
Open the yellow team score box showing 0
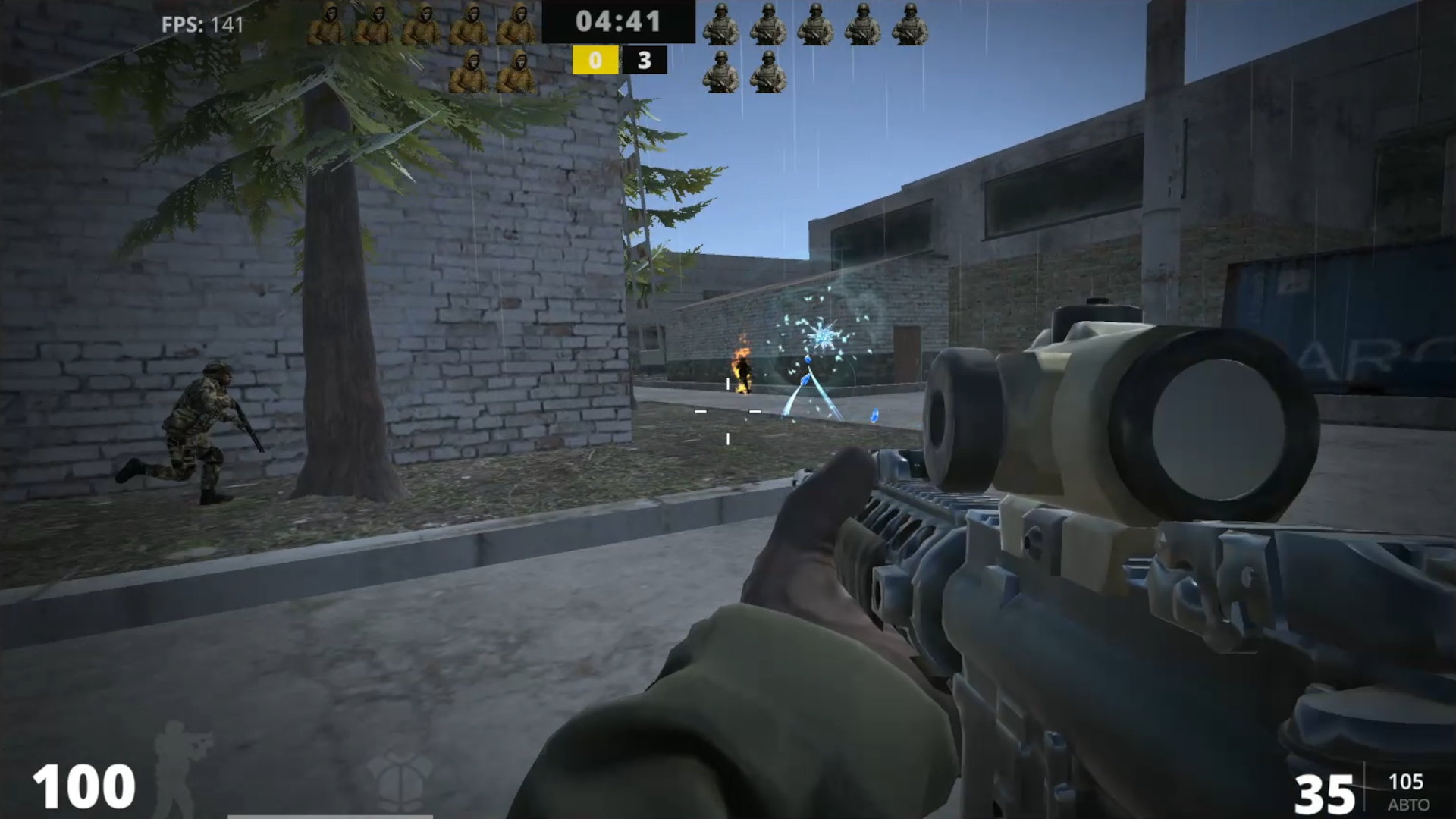coord(596,61)
